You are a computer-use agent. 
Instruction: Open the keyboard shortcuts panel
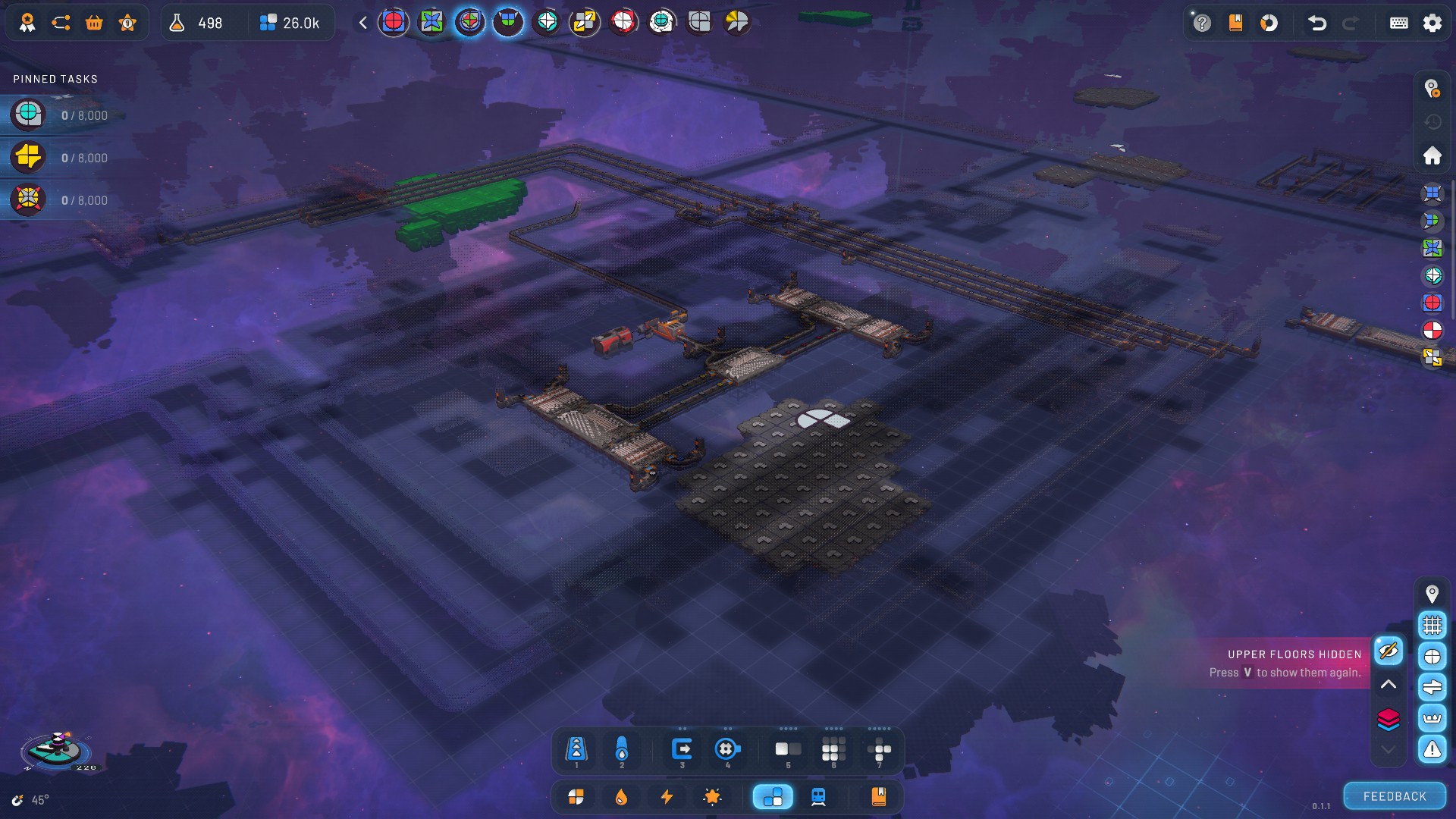click(x=1399, y=23)
